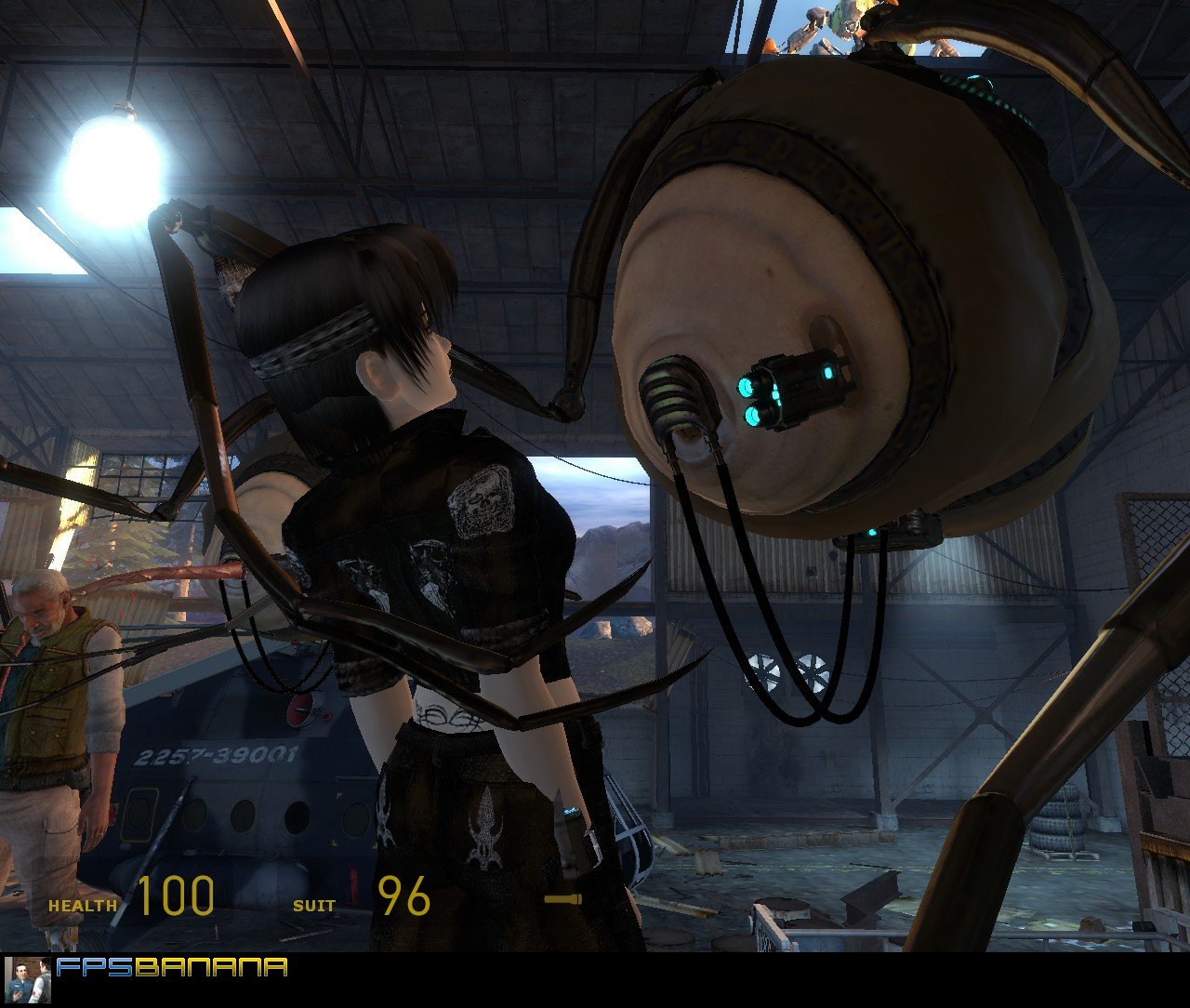Open the small thumbnail beside the FPSBanana logo
1190x1008 pixels.
[x=28, y=980]
